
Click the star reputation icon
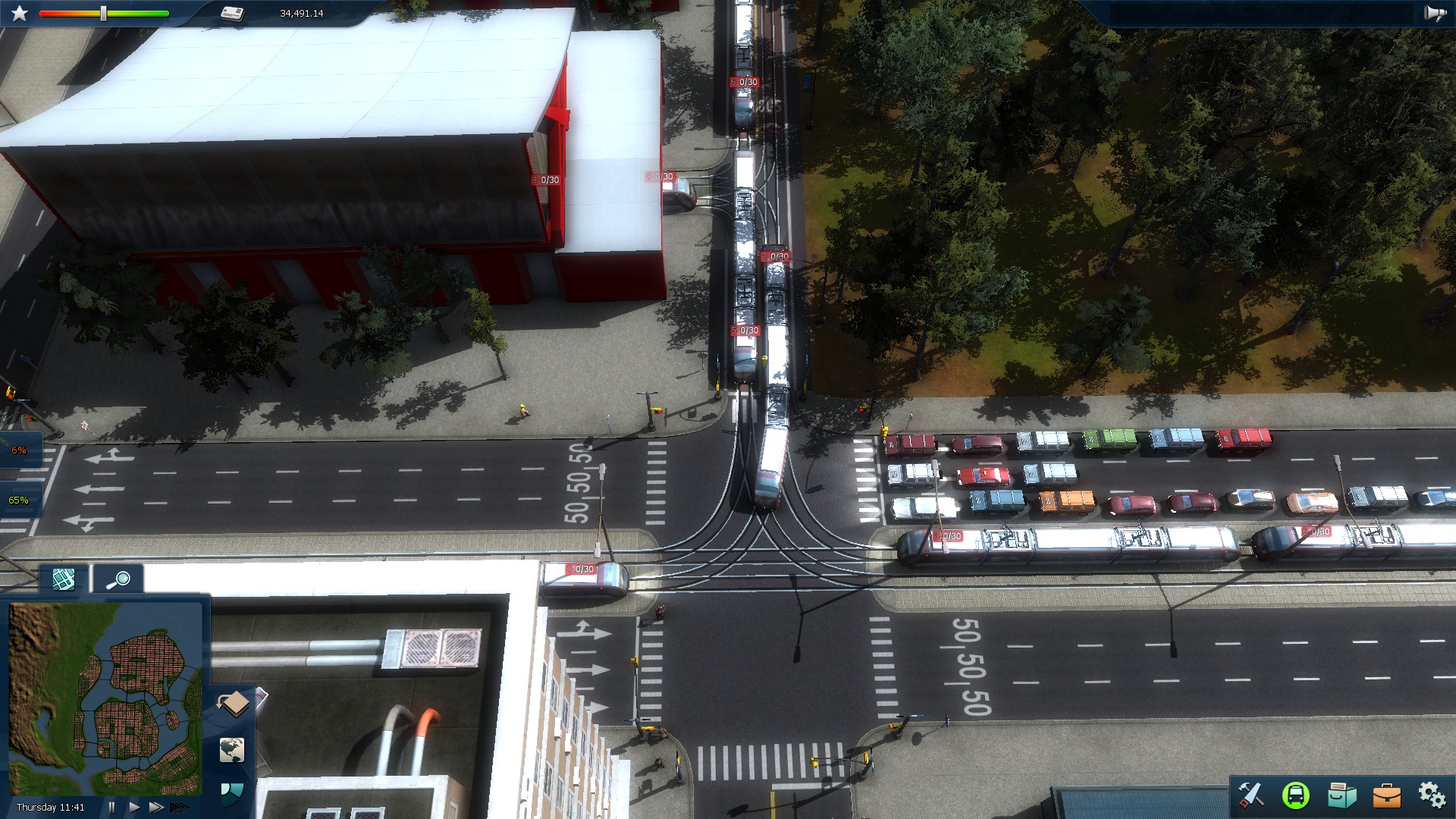tap(20, 14)
